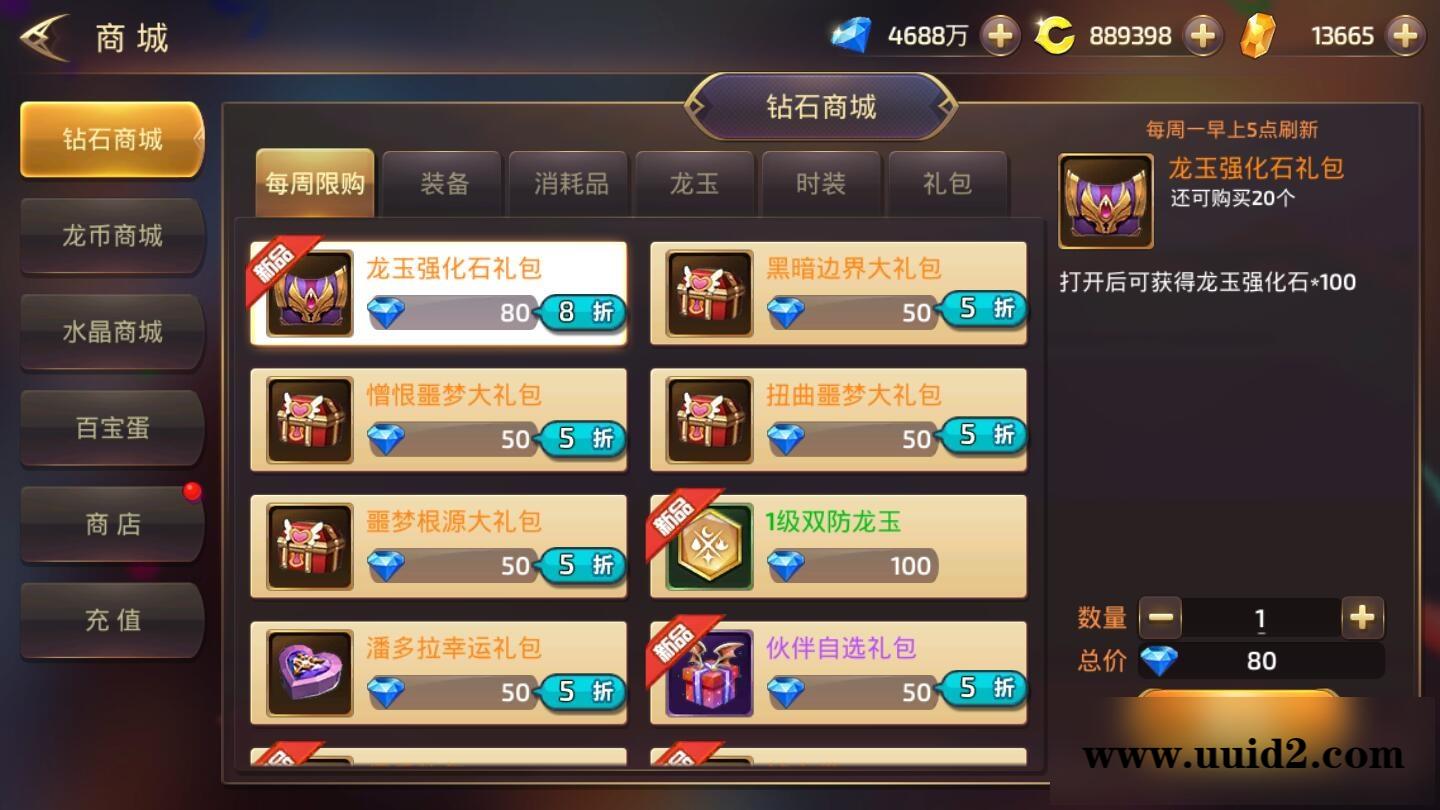The image size is (1440, 810).
Task: Switch to the 装备 tab
Action: point(441,183)
